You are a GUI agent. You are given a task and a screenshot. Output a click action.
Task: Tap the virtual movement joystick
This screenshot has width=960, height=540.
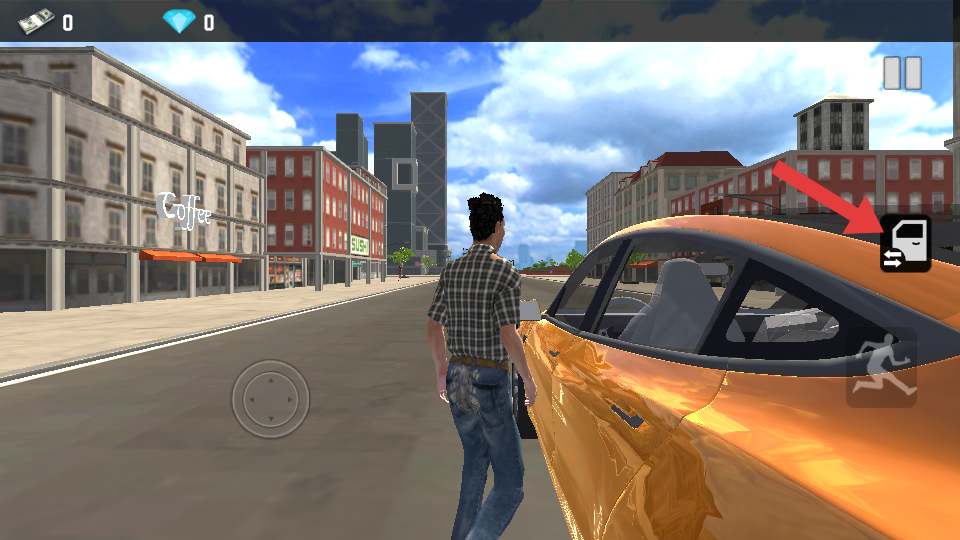coord(270,399)
